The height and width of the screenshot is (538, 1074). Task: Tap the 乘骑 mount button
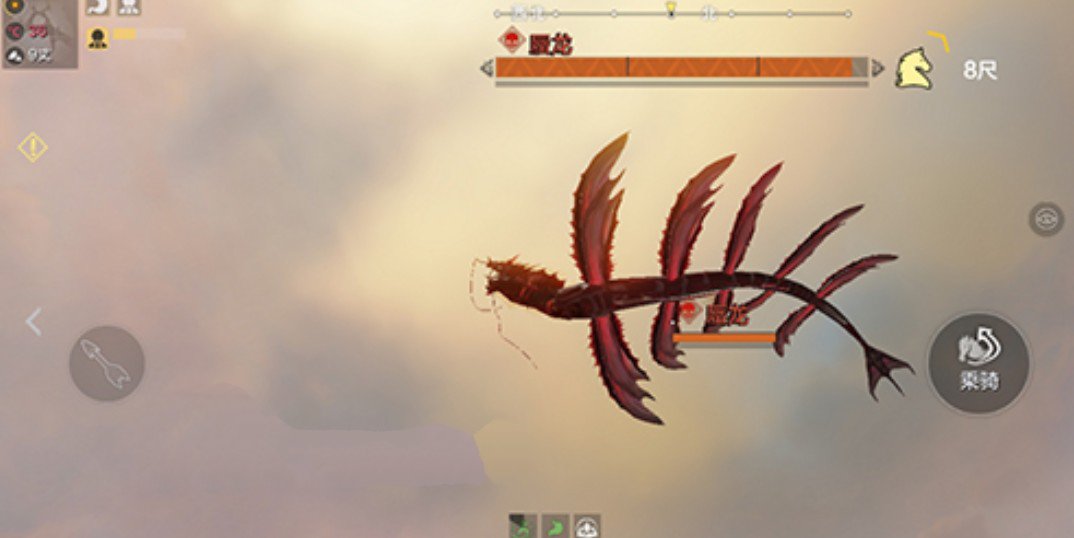pos(978,363)
